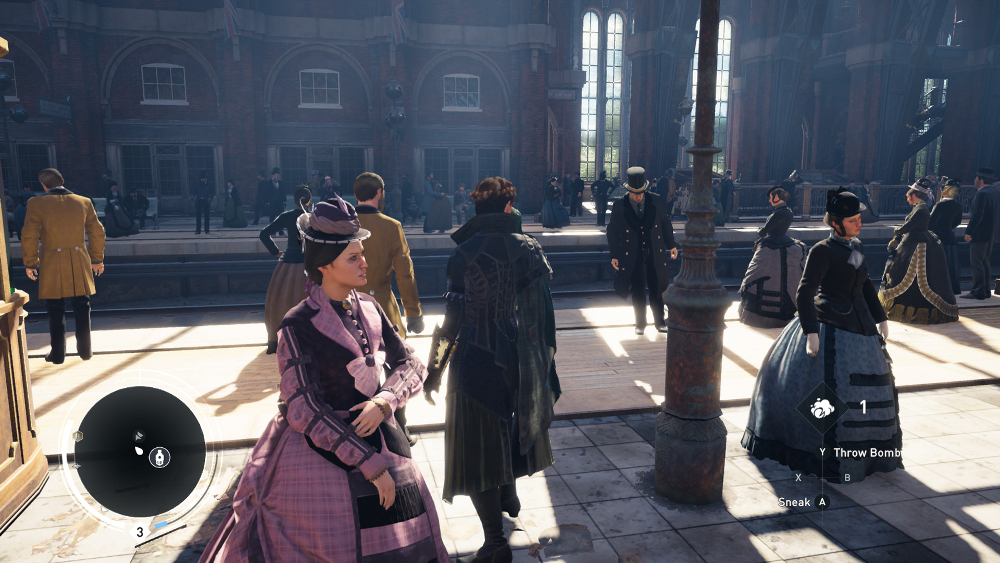Select the smoke bomb tool icon
The height and width of the screenshot is (563, 1000).
822,408
